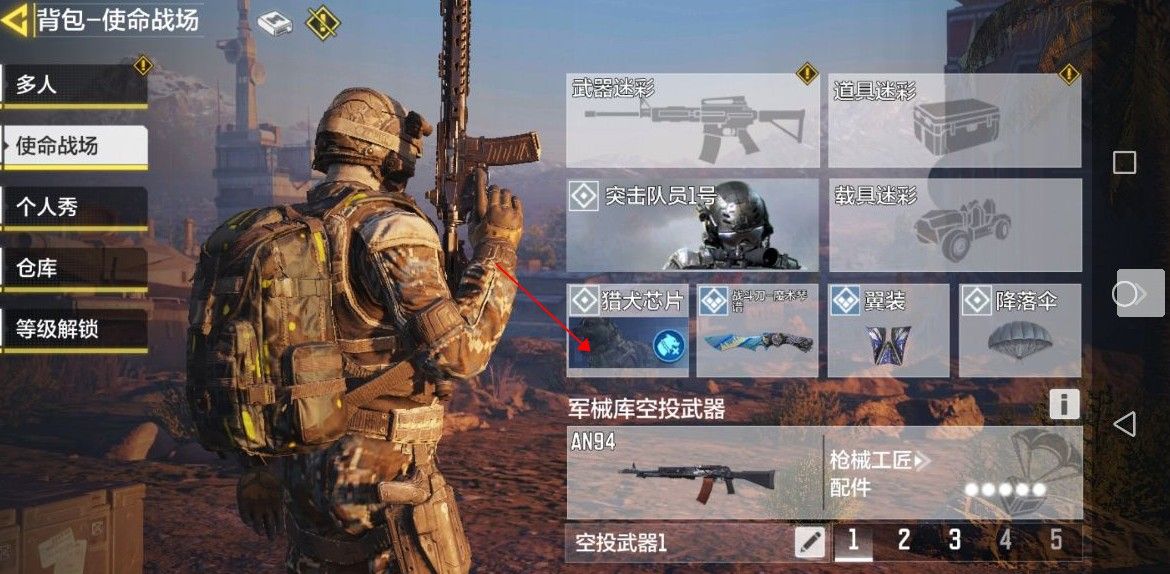Show the armory airdrop info icon

[1064, 404]
